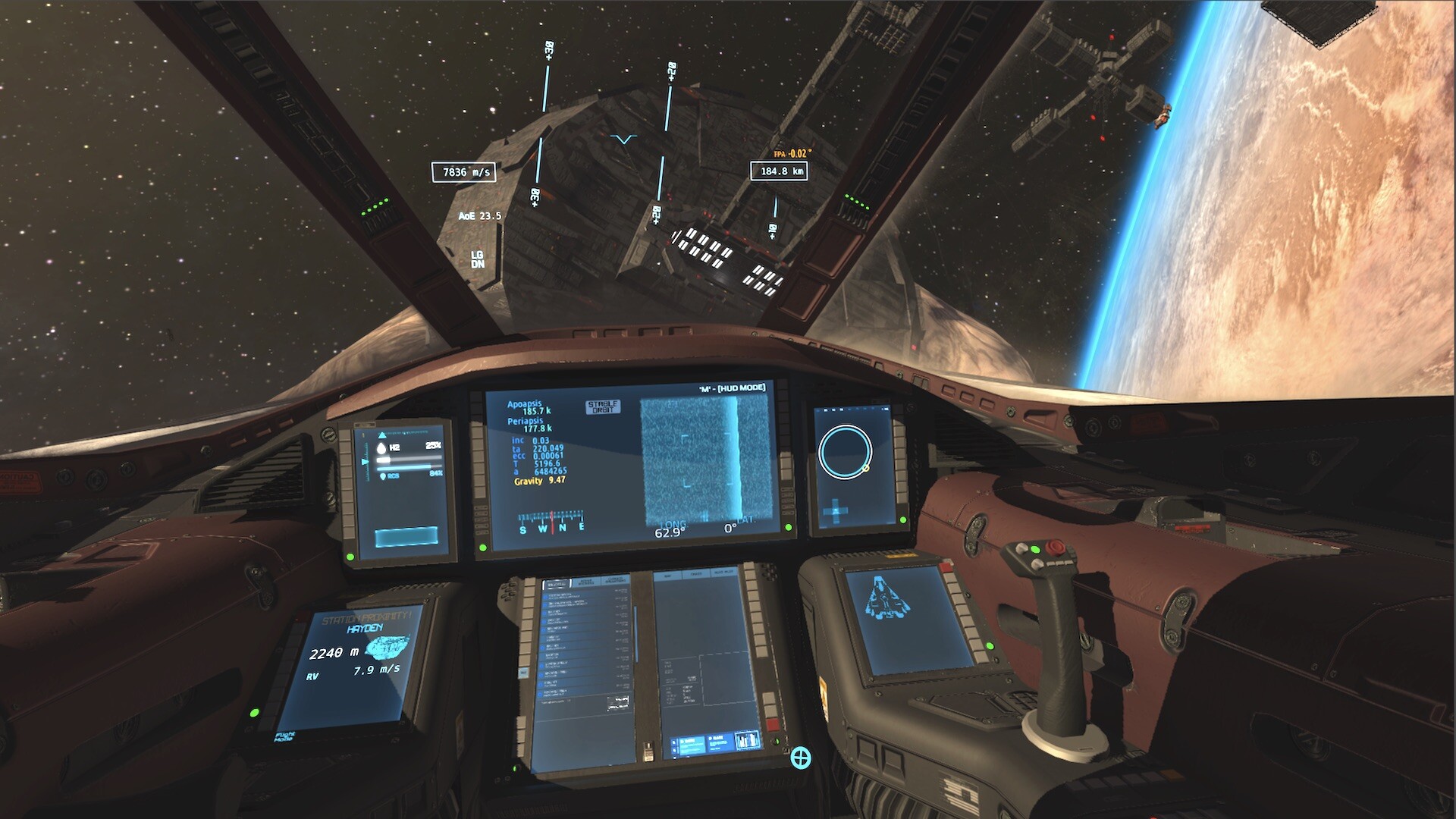
Task: Click the red bezel button on lower console
Action: point(773,726)
